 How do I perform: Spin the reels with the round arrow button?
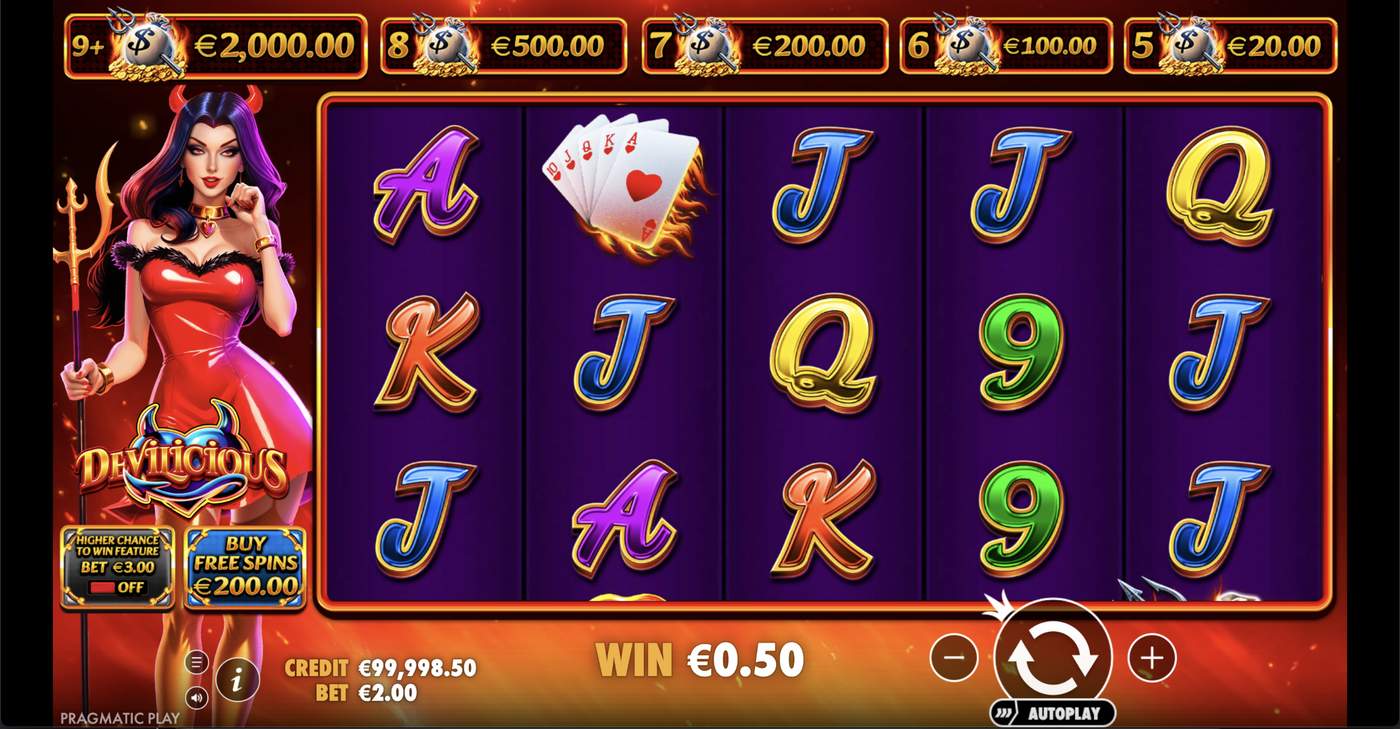1053,657
